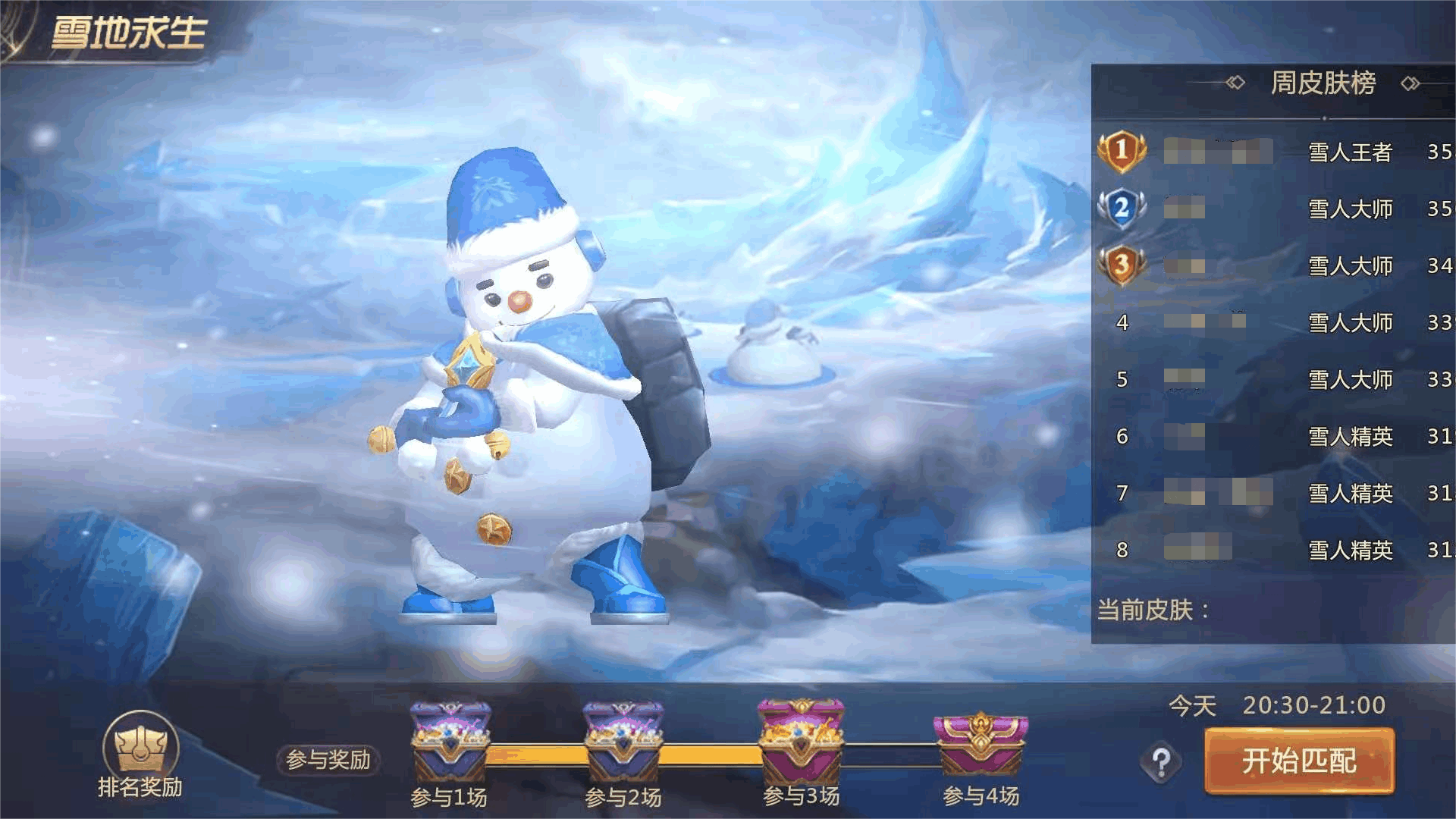Screen dimensions: 1456x819
Task: Select the rank 4 leaderboard row
Action: [1274, 322]
